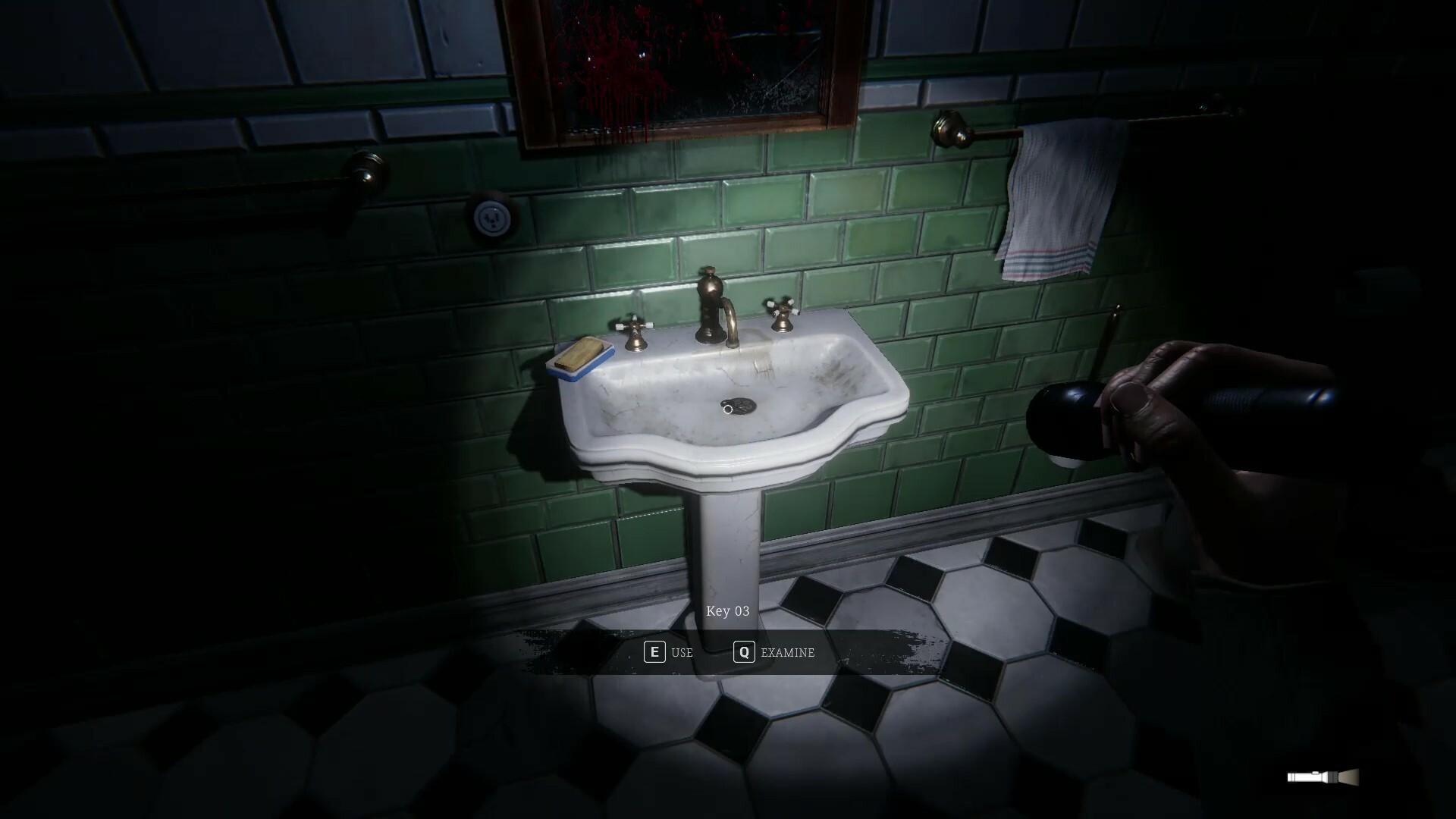Click the round electrical outlet on the wall
The width and height of the screenshot is (1456, 819).
click(x=493, y=216)
